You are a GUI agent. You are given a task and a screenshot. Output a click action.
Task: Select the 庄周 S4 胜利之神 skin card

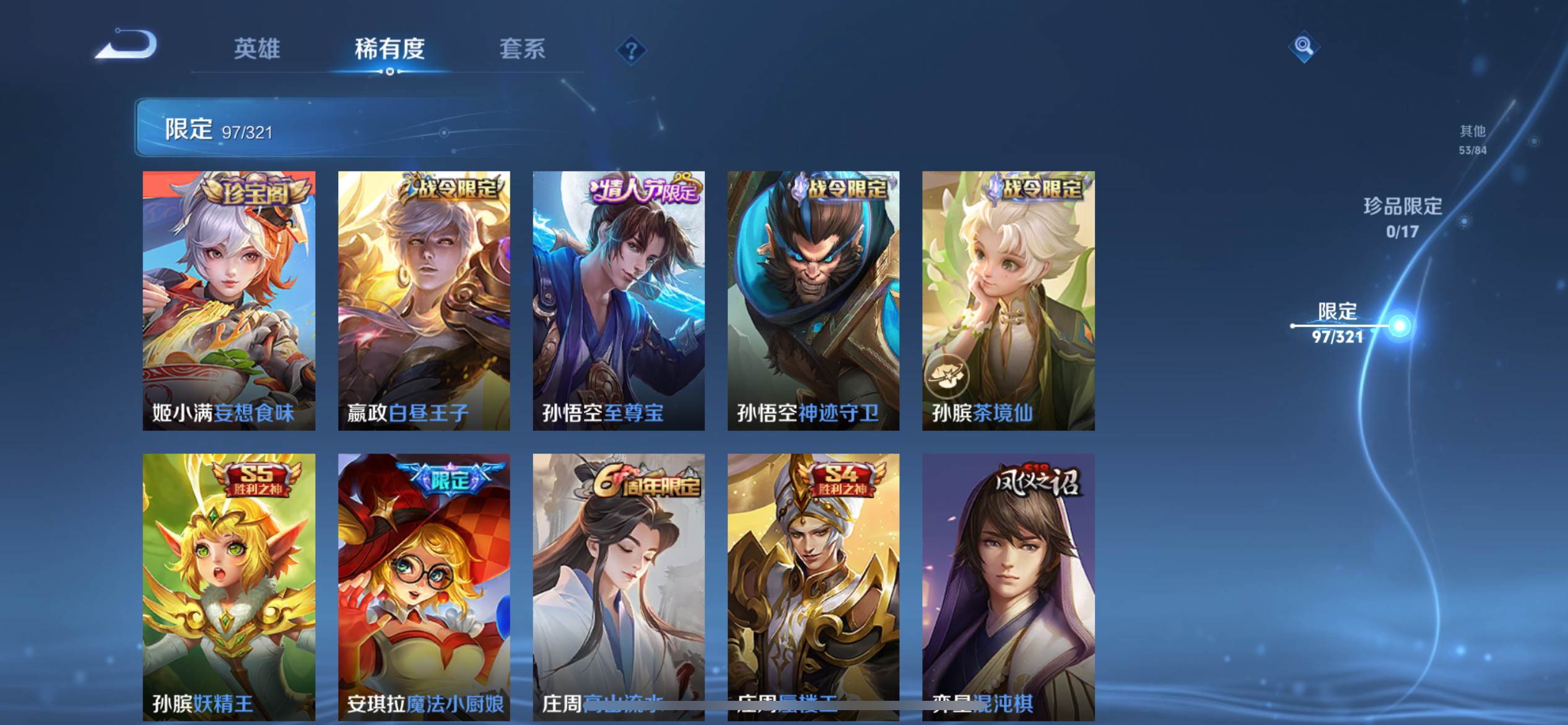tap(813, 586)
